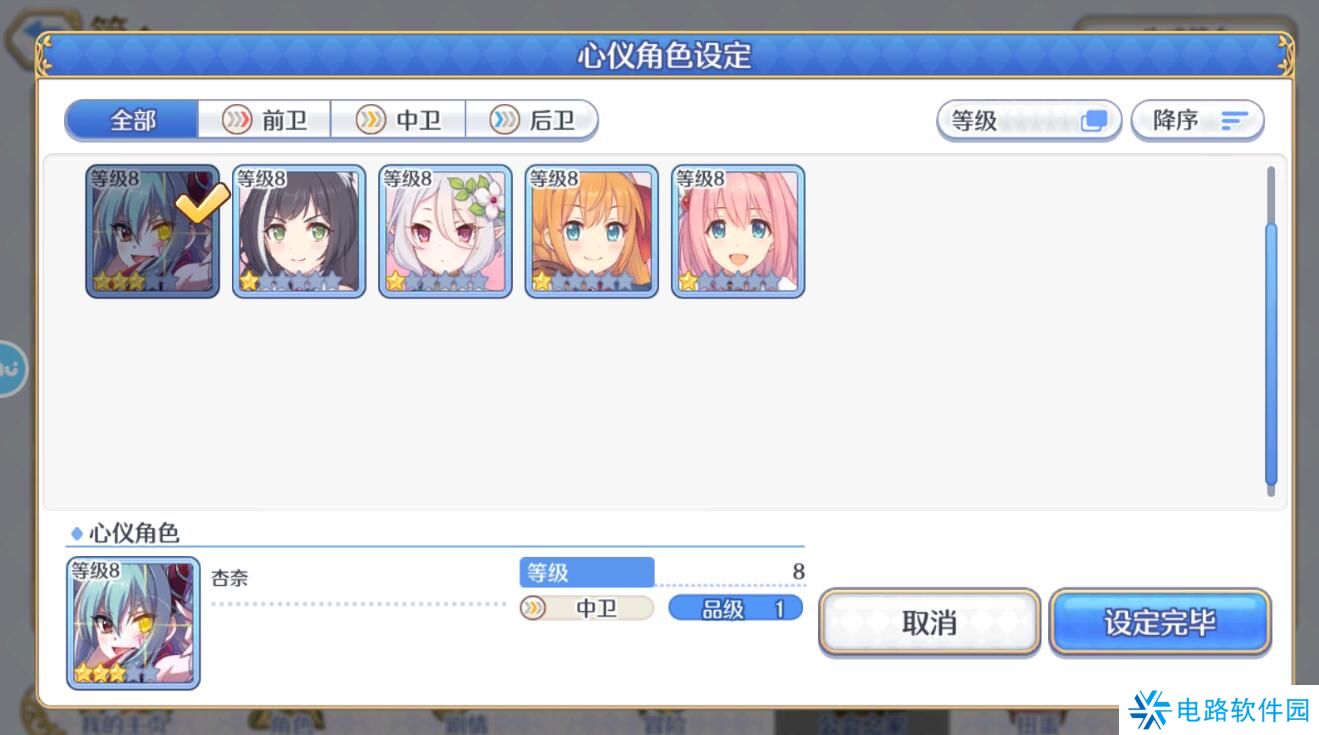Open the 降序 sort order selector

[x=1197, y=118]
